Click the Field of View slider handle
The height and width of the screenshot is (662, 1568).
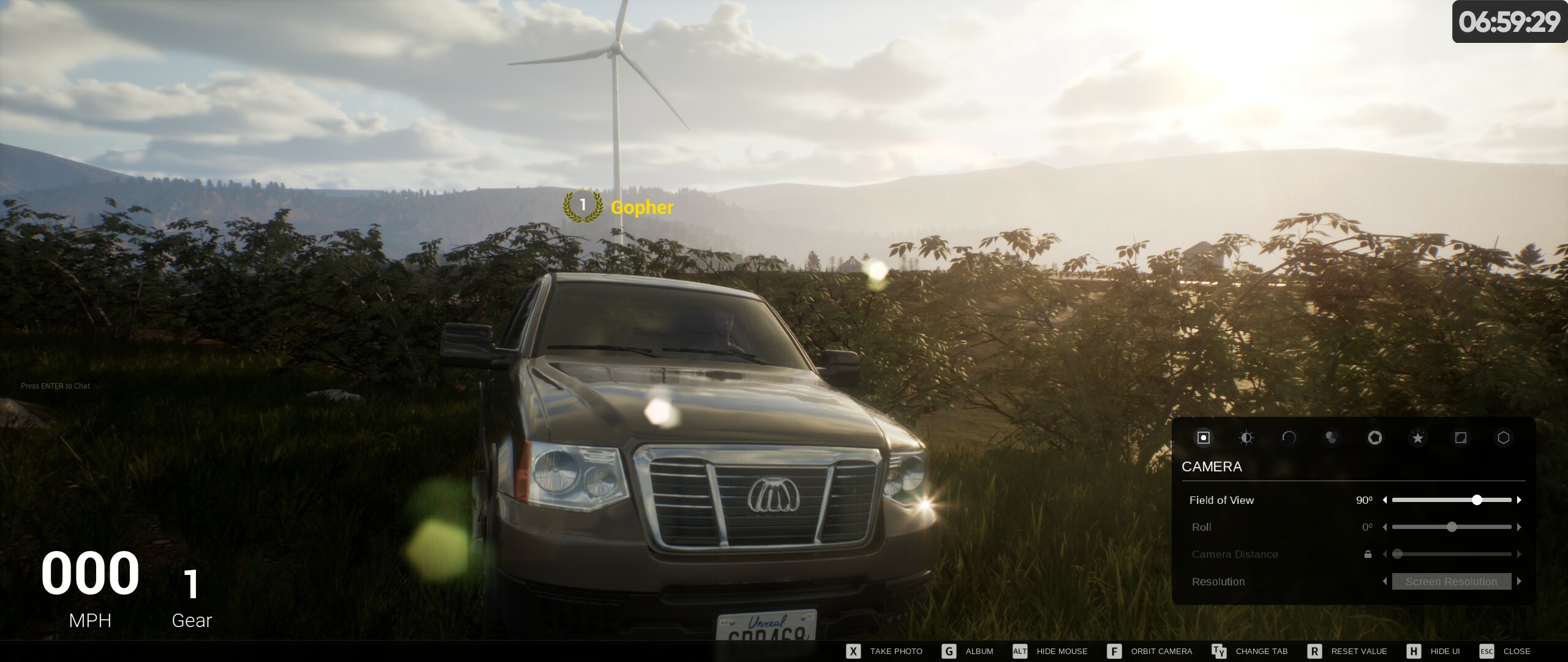point(1477,500)
